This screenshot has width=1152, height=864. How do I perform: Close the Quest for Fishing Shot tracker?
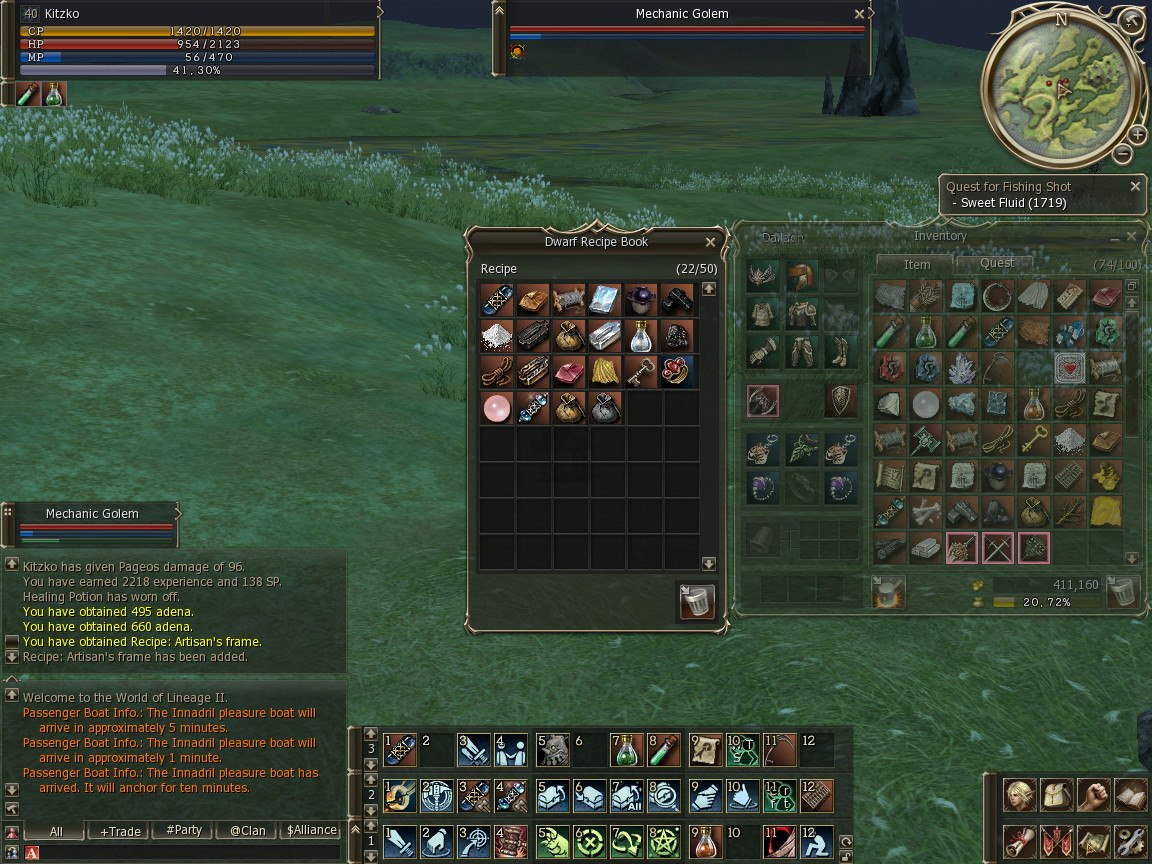click(1135, 187)
